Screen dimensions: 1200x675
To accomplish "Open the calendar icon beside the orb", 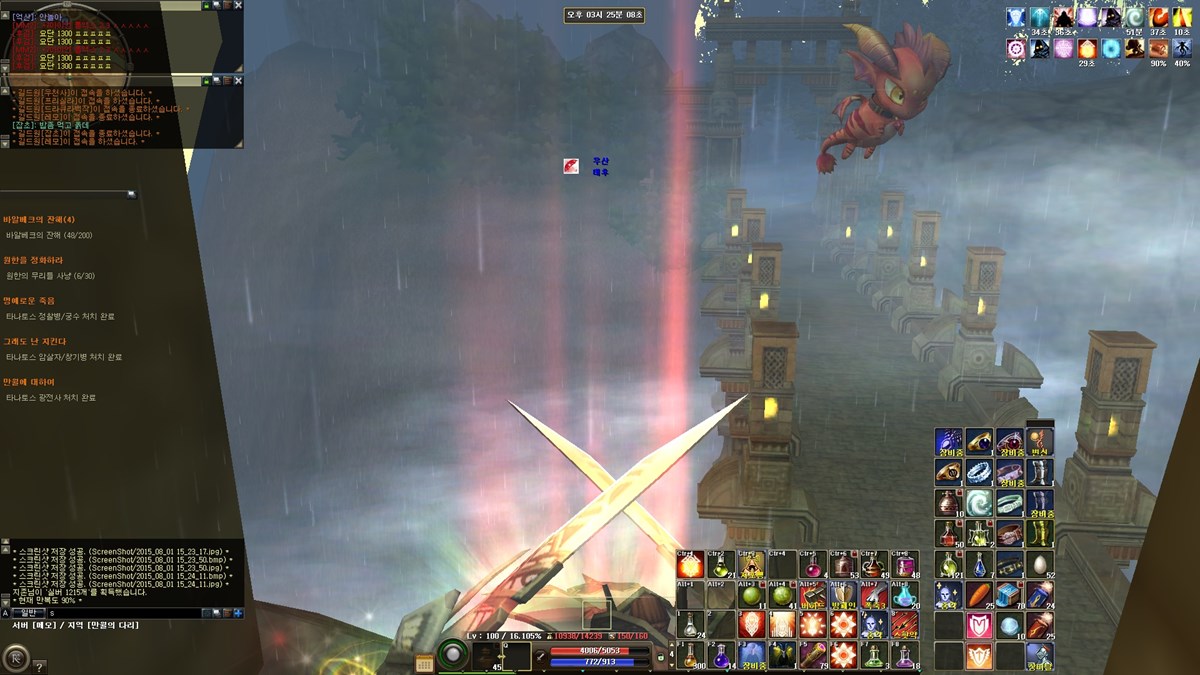I will [x=424, y=661].
